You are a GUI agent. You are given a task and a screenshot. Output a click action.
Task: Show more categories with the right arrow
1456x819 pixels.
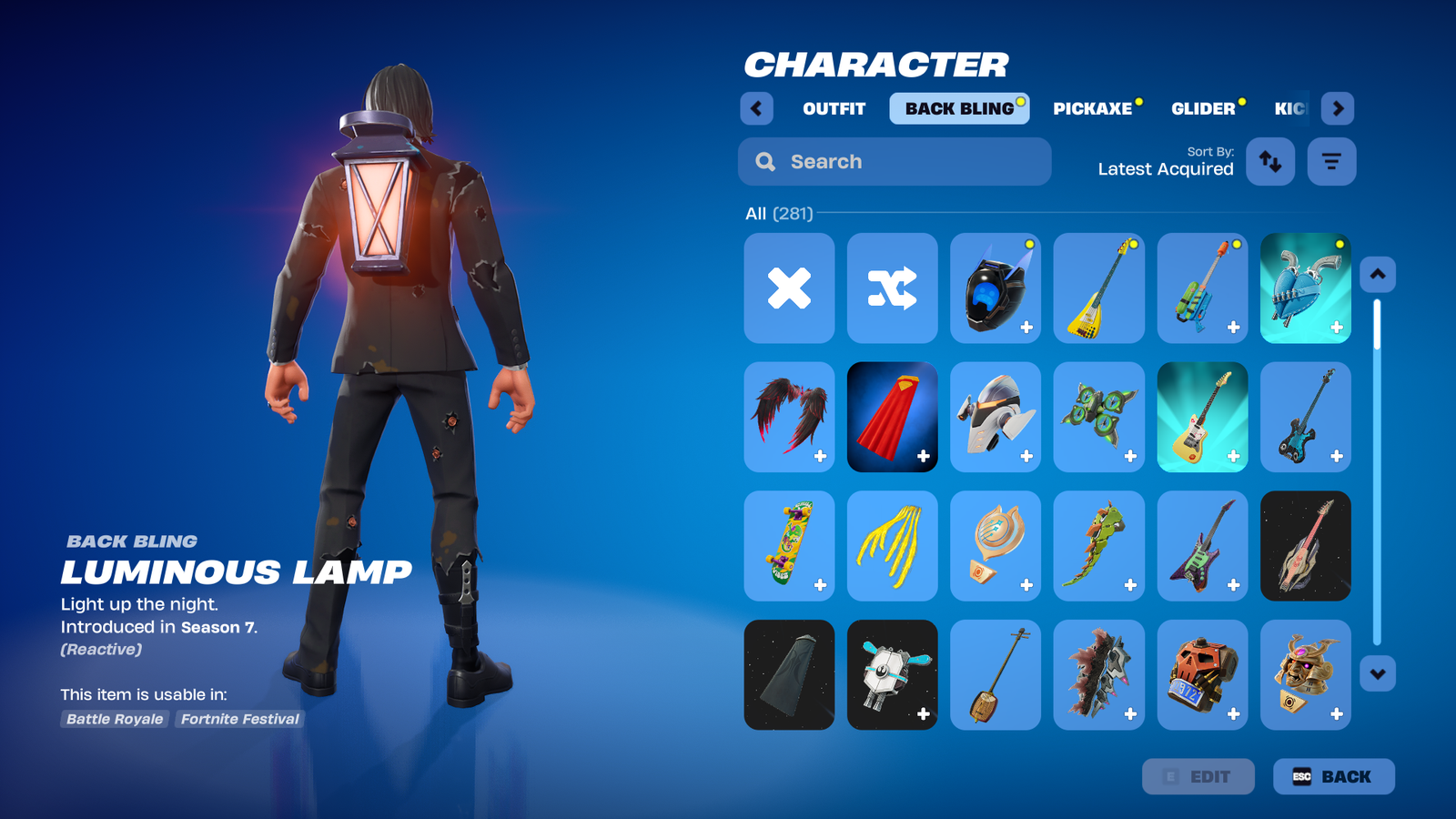coord(1337,108)
